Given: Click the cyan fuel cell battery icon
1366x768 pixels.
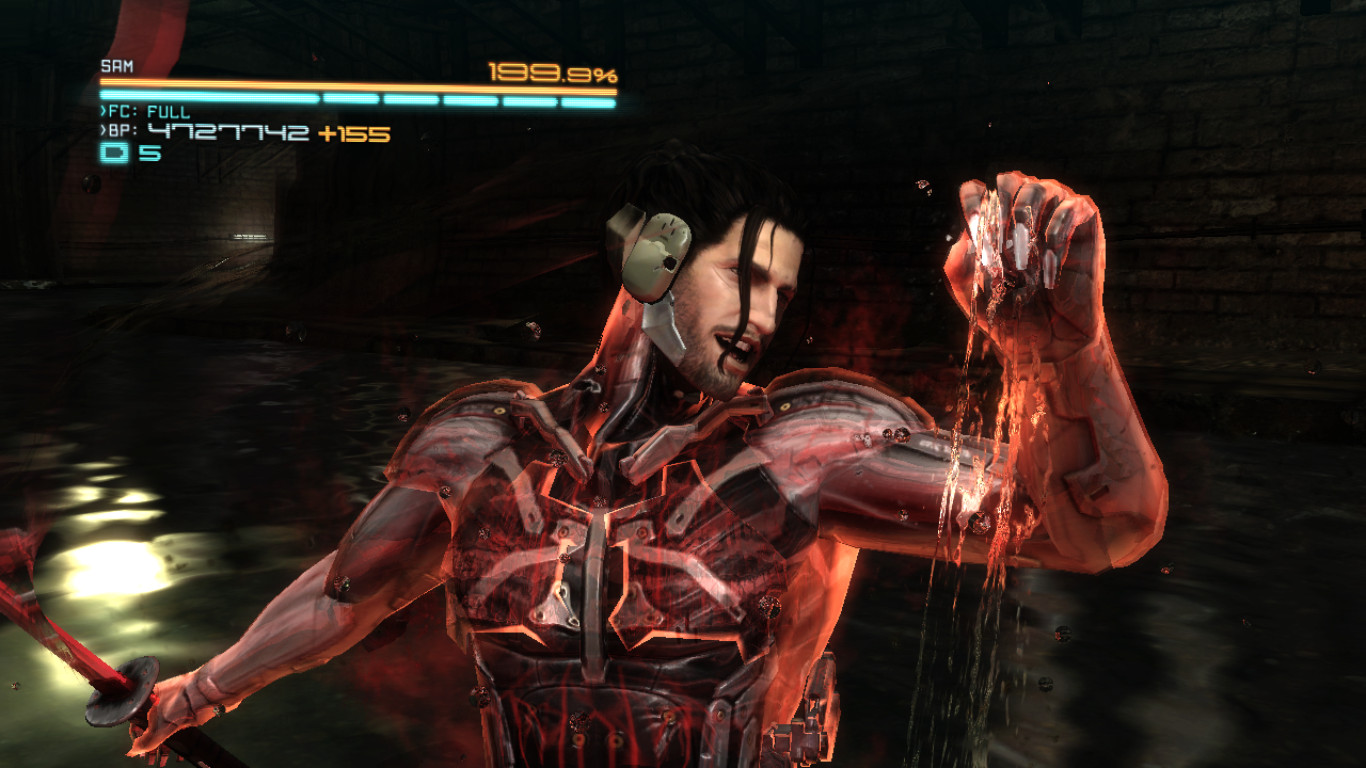Looking at the screenshot, I should point(115,151).
